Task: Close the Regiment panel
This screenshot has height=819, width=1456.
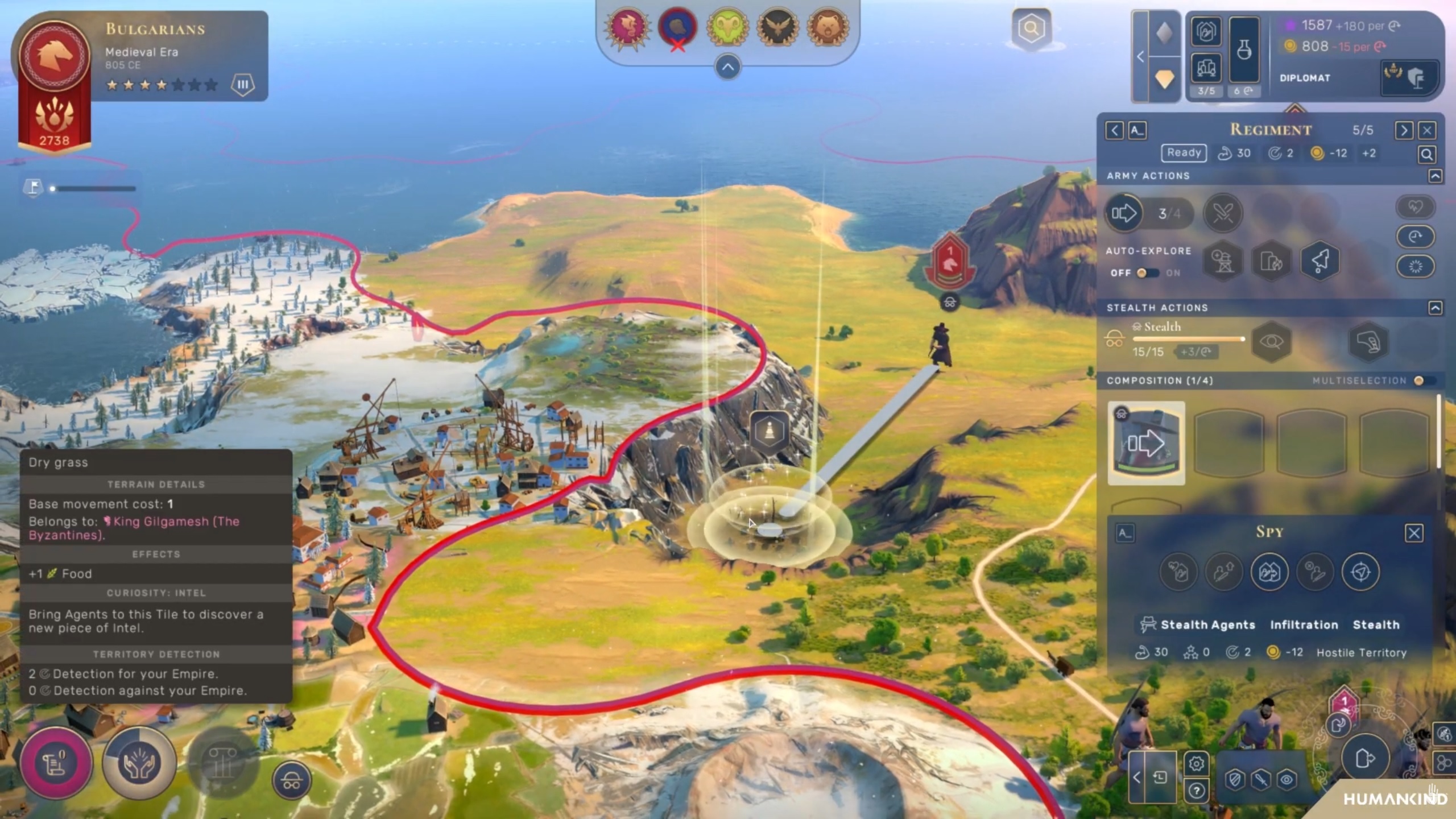Action: (x=1427, y=131)
